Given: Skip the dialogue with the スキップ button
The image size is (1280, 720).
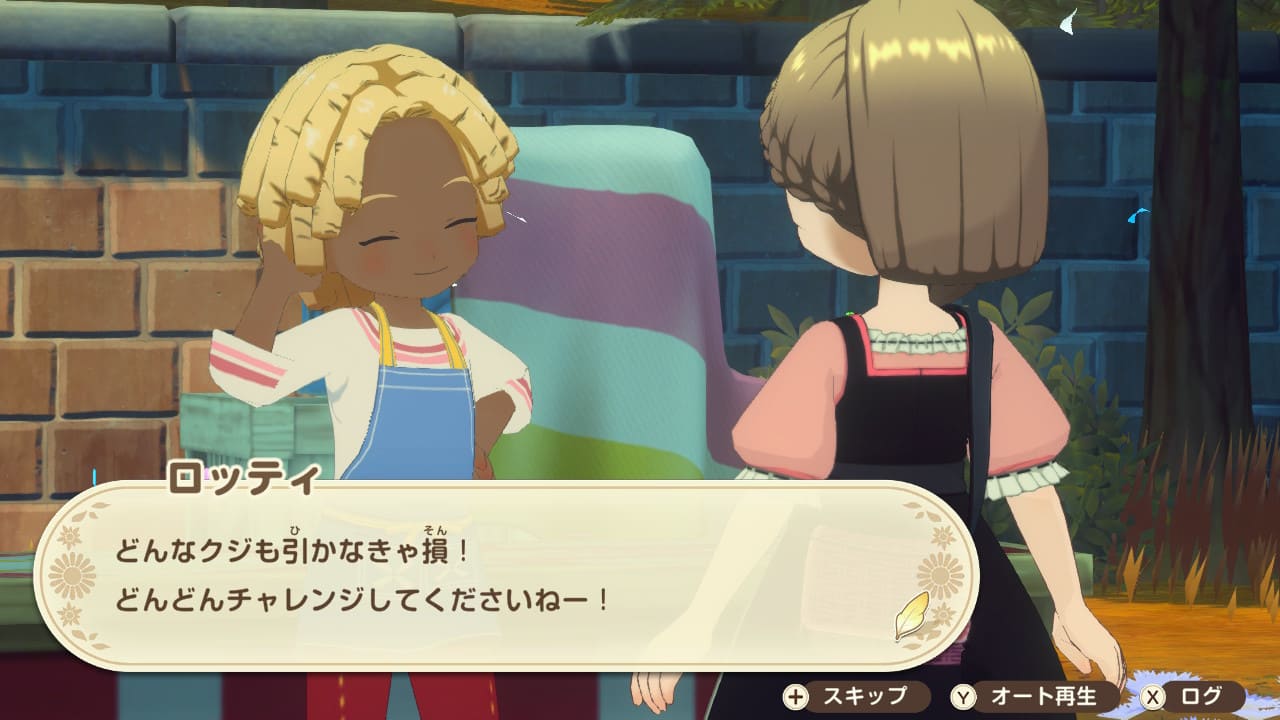Looking at the screenshot, I should [x=846, y=696].
